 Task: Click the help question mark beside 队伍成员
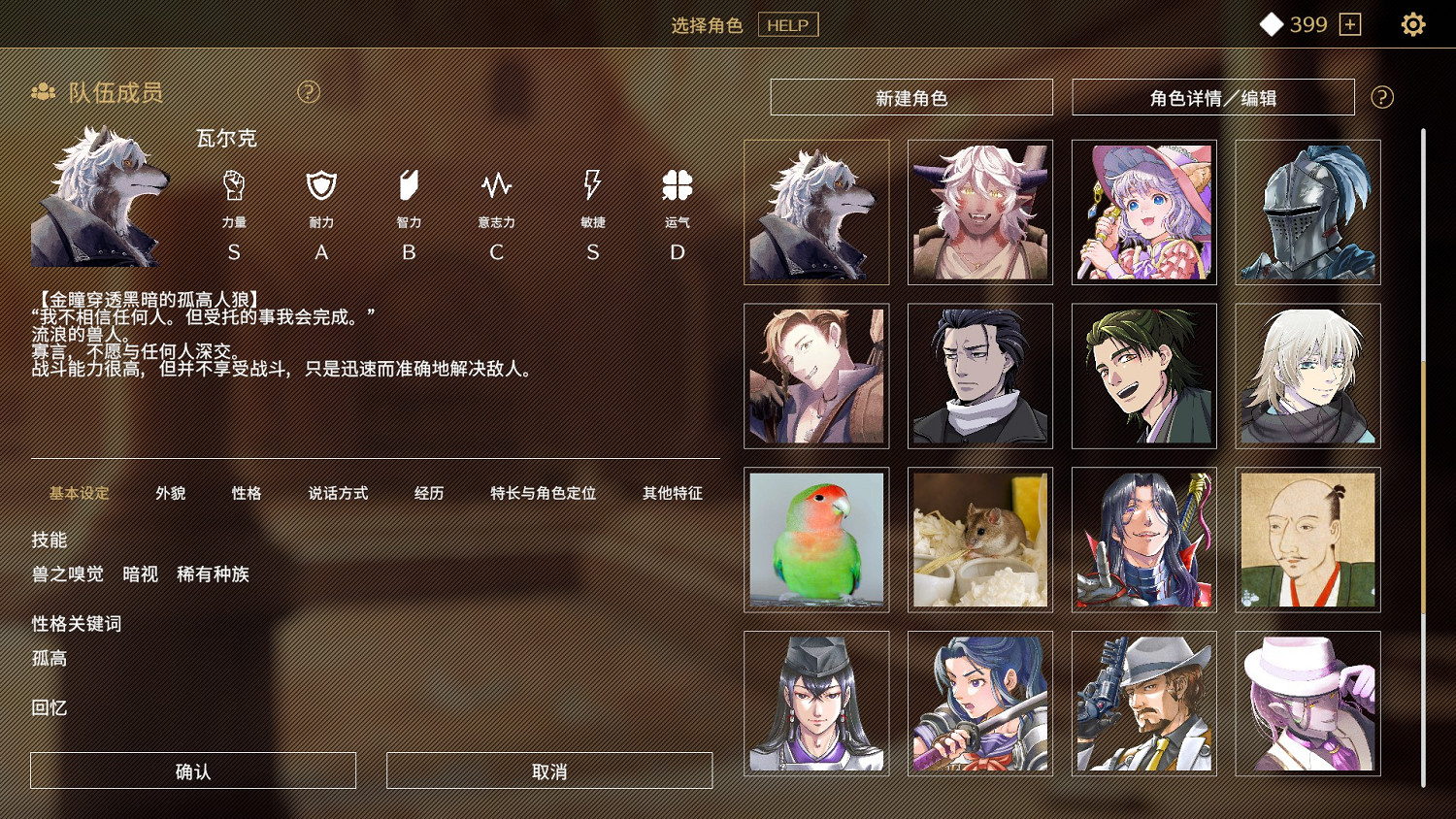click(309, 93)
